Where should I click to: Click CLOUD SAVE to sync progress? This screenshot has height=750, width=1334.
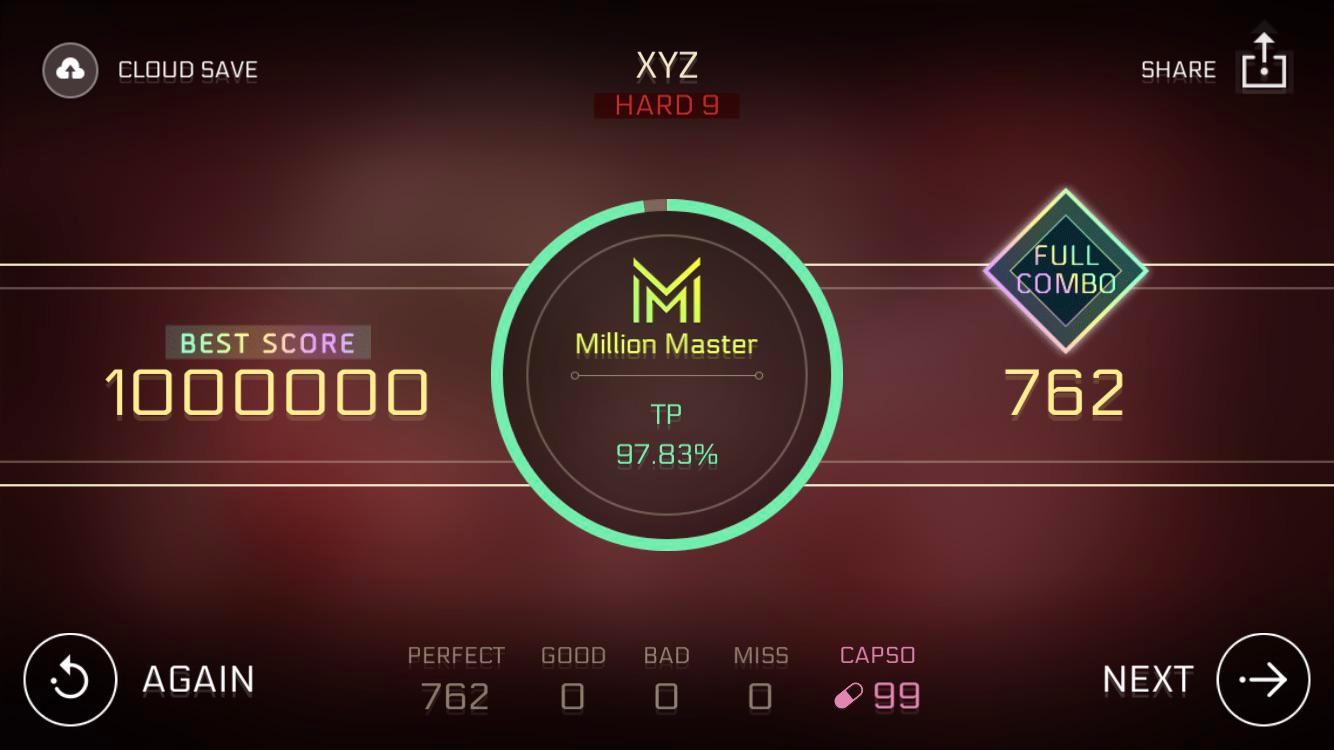tap(187, 69)
